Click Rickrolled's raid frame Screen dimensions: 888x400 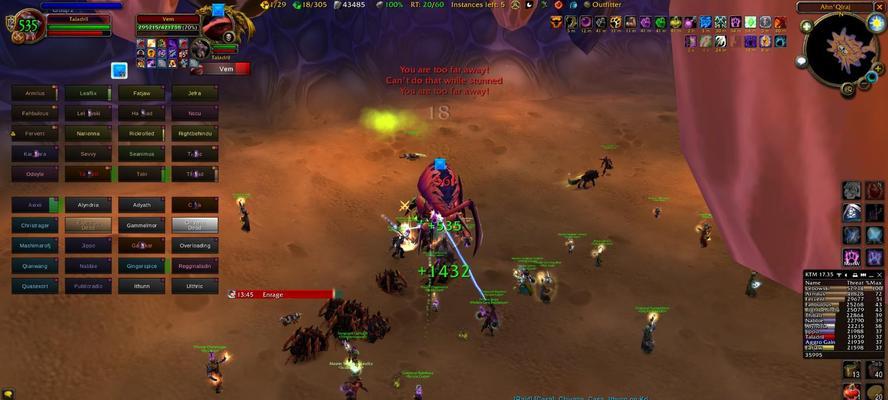coord(142,133)
